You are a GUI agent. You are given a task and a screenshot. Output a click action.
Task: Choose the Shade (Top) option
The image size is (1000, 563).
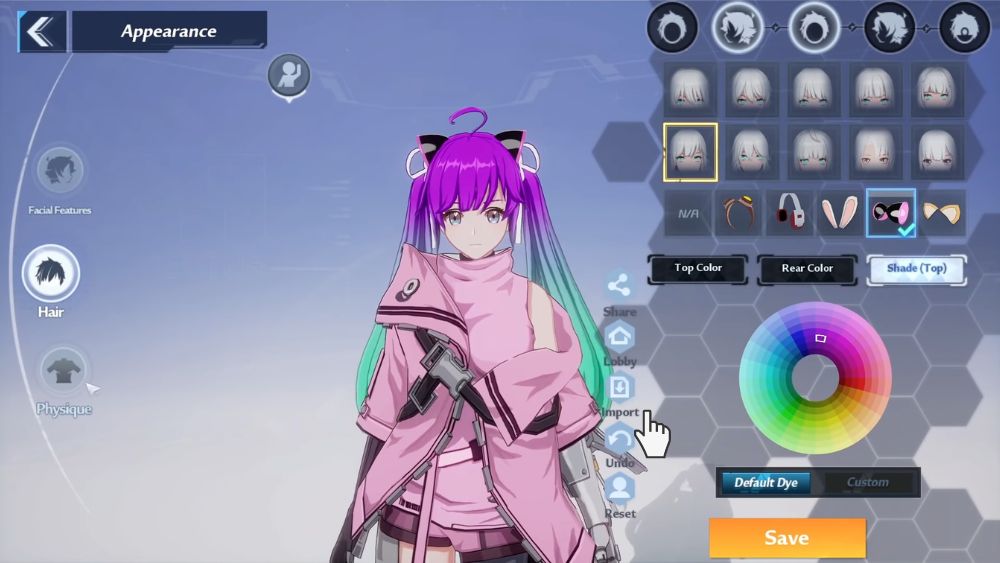pyautogui.click(x=916, y=268)
